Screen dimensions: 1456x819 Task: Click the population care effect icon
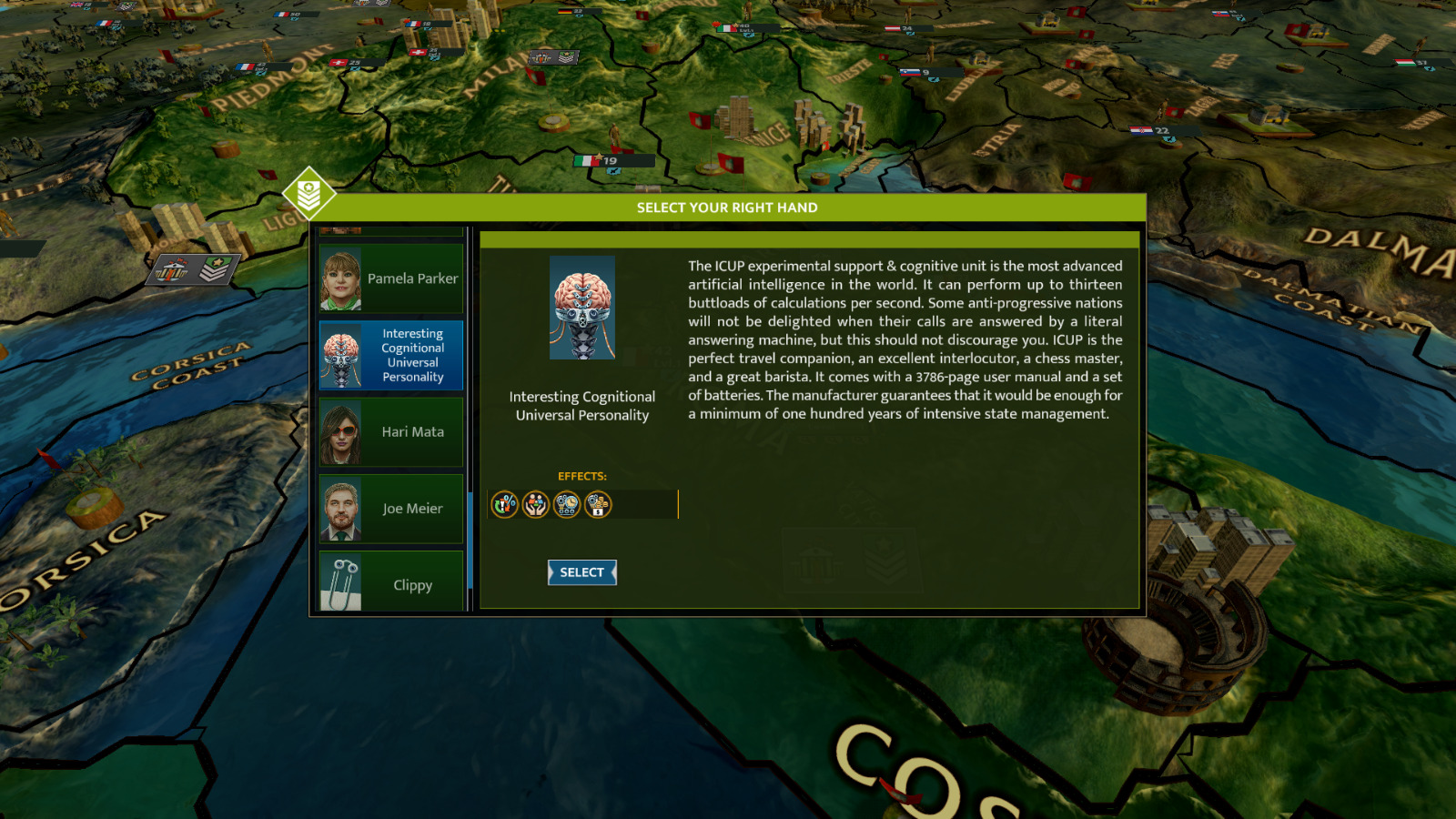[535, 504]
